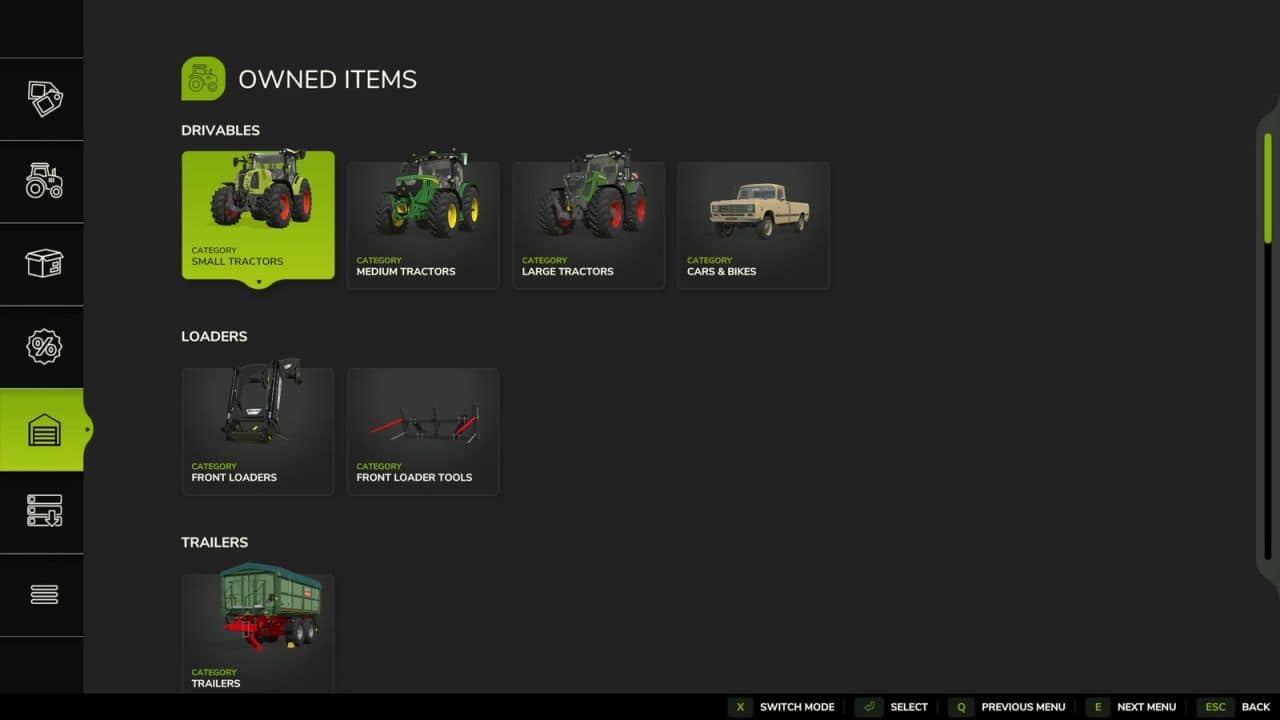Click the green tractor badge beside Owned Items
Image resolution: width=1280 pixels, height=720 pixels.
tap(202, 77)
